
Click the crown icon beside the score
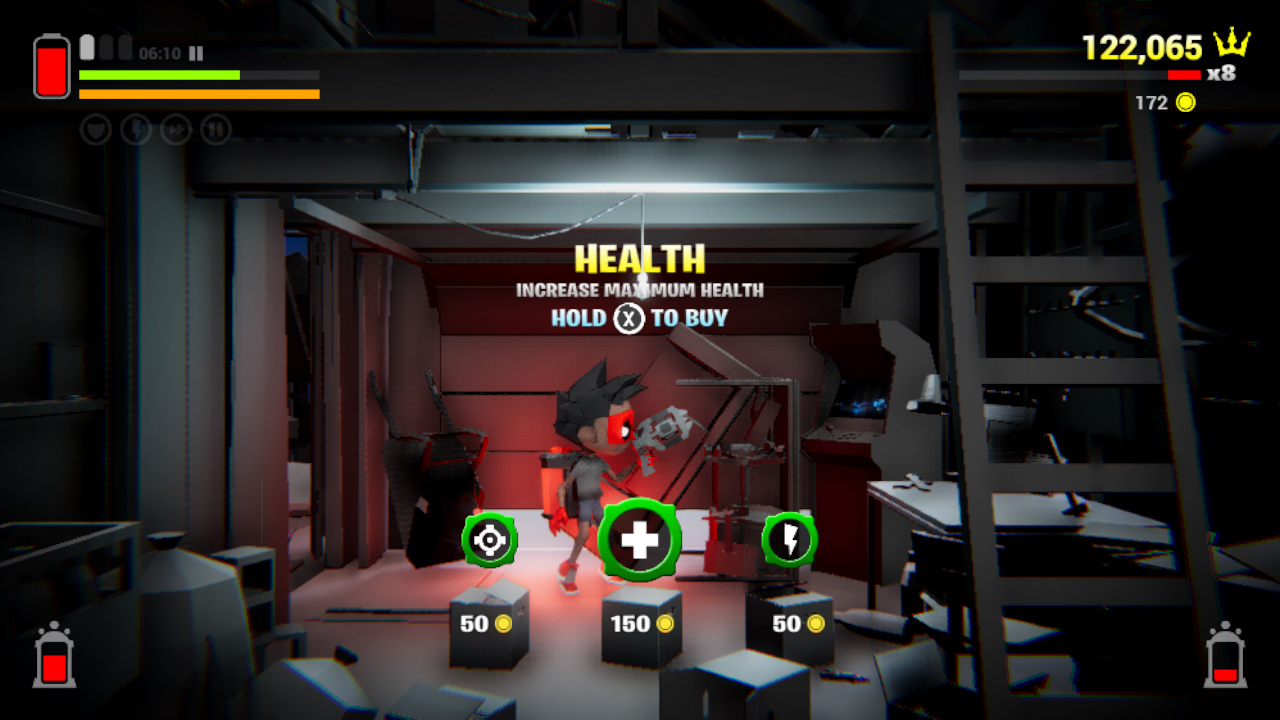coord(1232,44)
